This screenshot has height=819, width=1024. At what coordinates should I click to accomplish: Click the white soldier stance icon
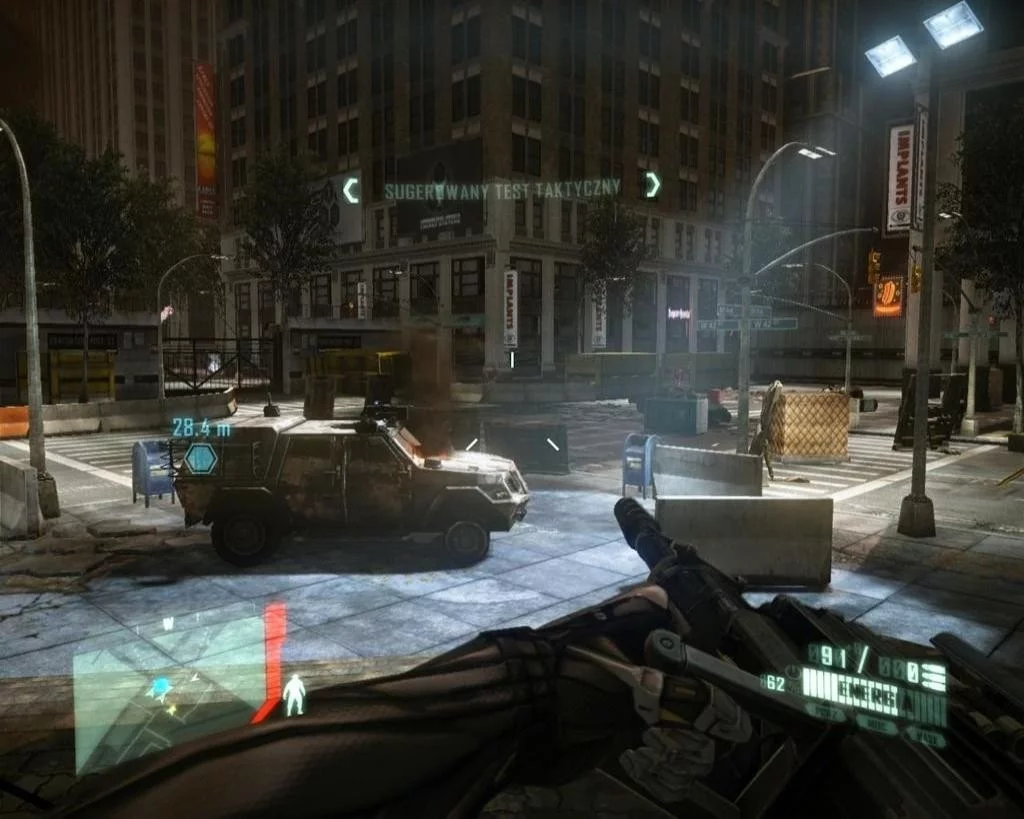point(294,694)
